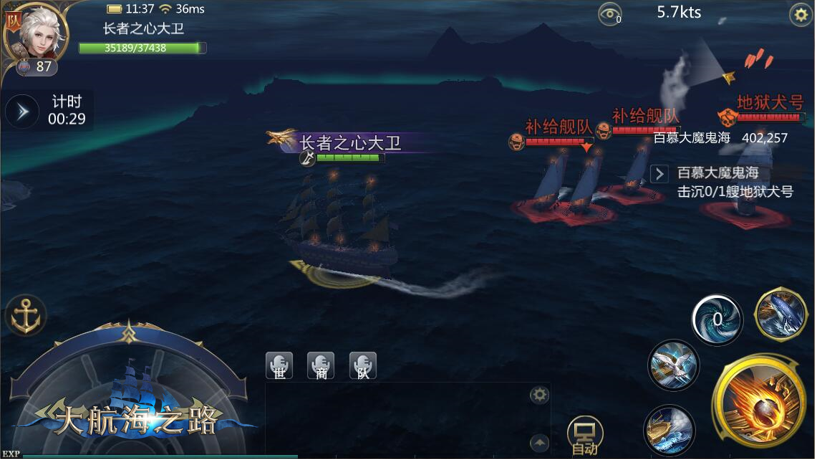Use the ship ramming wave skill

(669, 429)
